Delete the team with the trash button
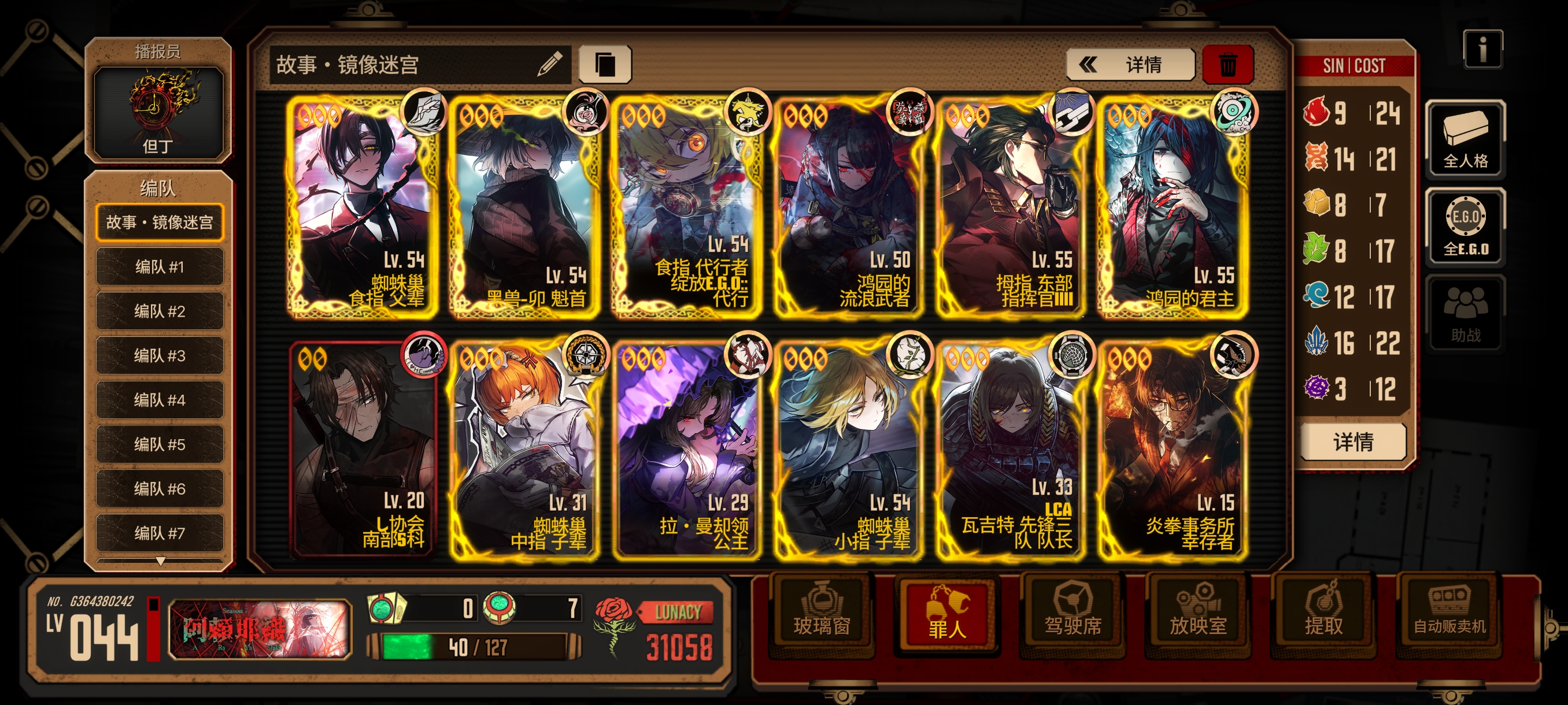1568x705 pixels. point(1227,64)
